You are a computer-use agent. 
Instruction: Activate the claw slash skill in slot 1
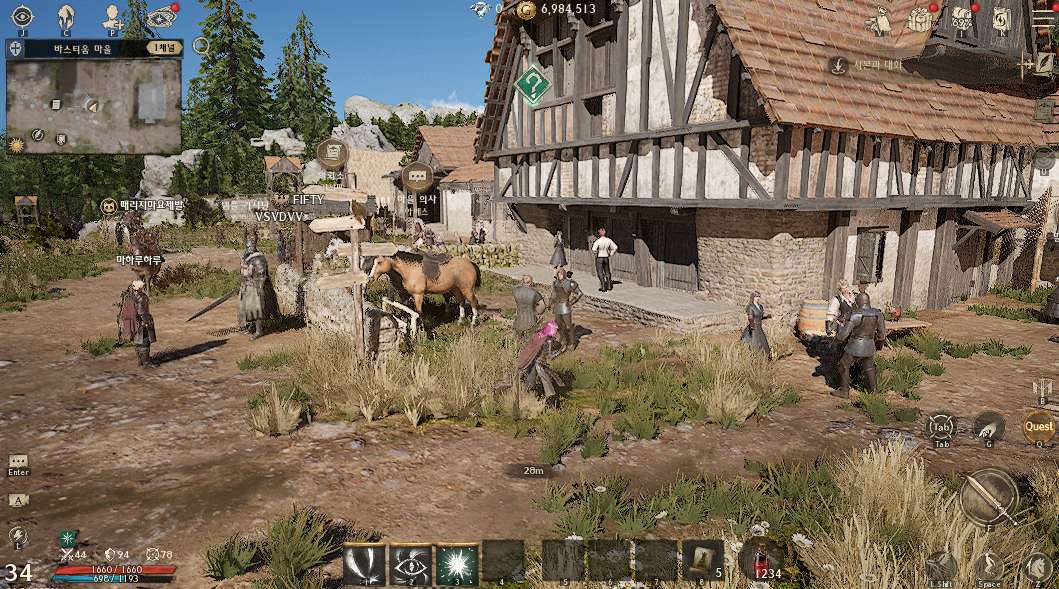tap(364, 562)
